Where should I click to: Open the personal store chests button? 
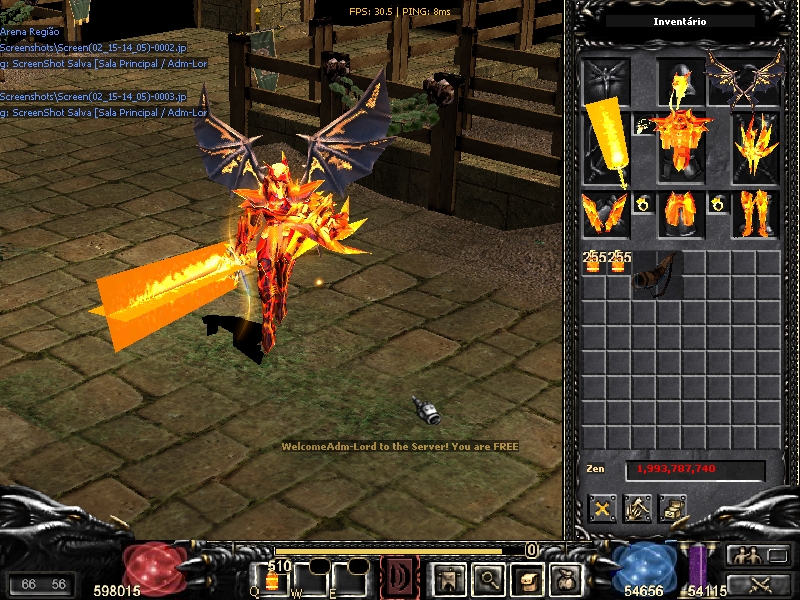click(x=672, y=508)
